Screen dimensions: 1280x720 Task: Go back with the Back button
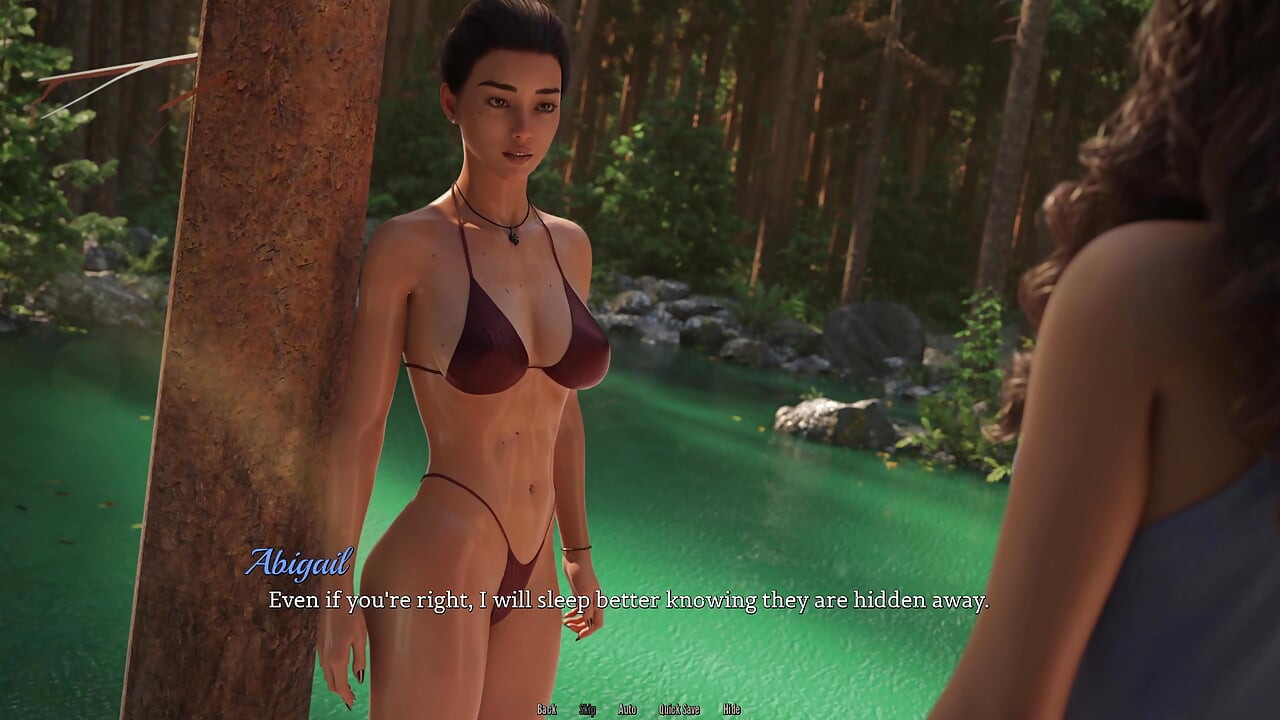547,709
